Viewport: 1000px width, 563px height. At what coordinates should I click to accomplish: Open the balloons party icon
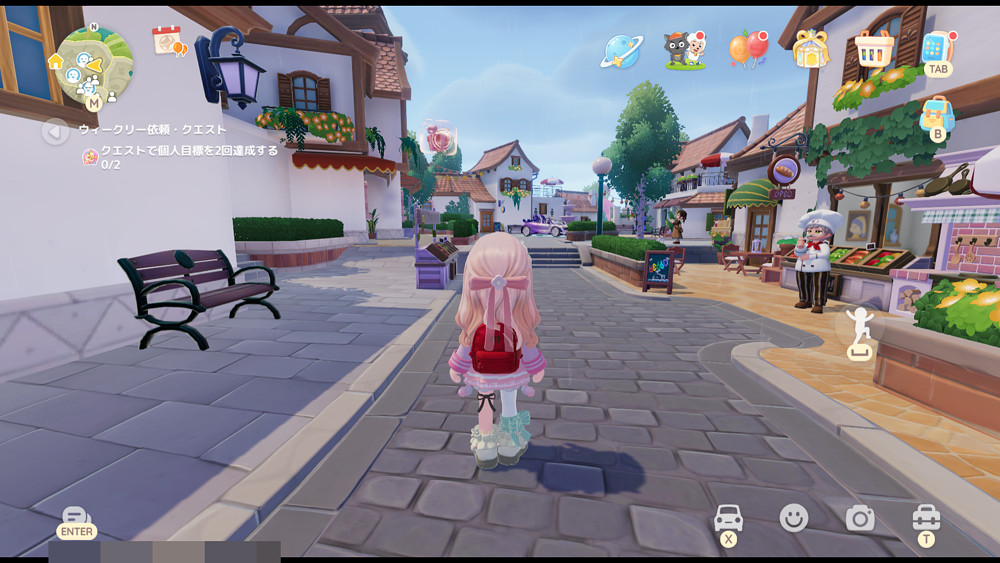748,49
